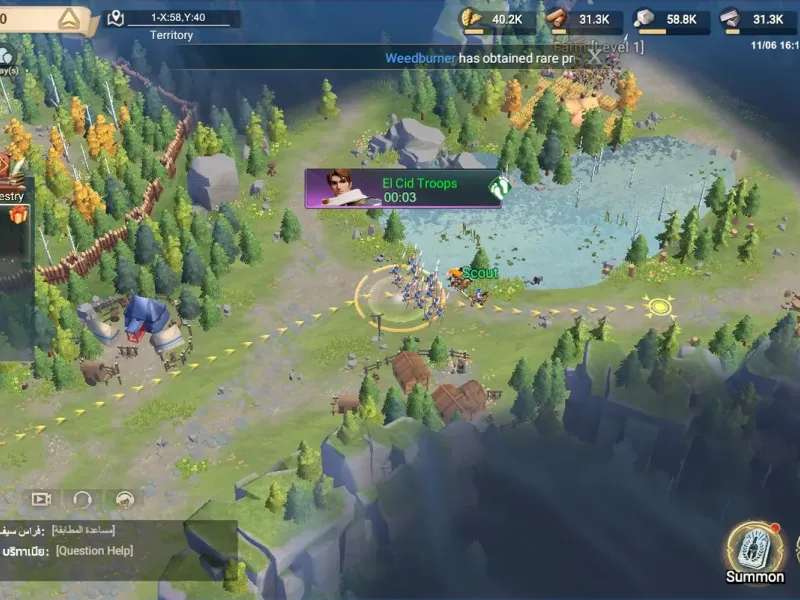Claim the orange gift box reward
The width and height of the screenshot is (800, 600).
[x=16, y=218]
